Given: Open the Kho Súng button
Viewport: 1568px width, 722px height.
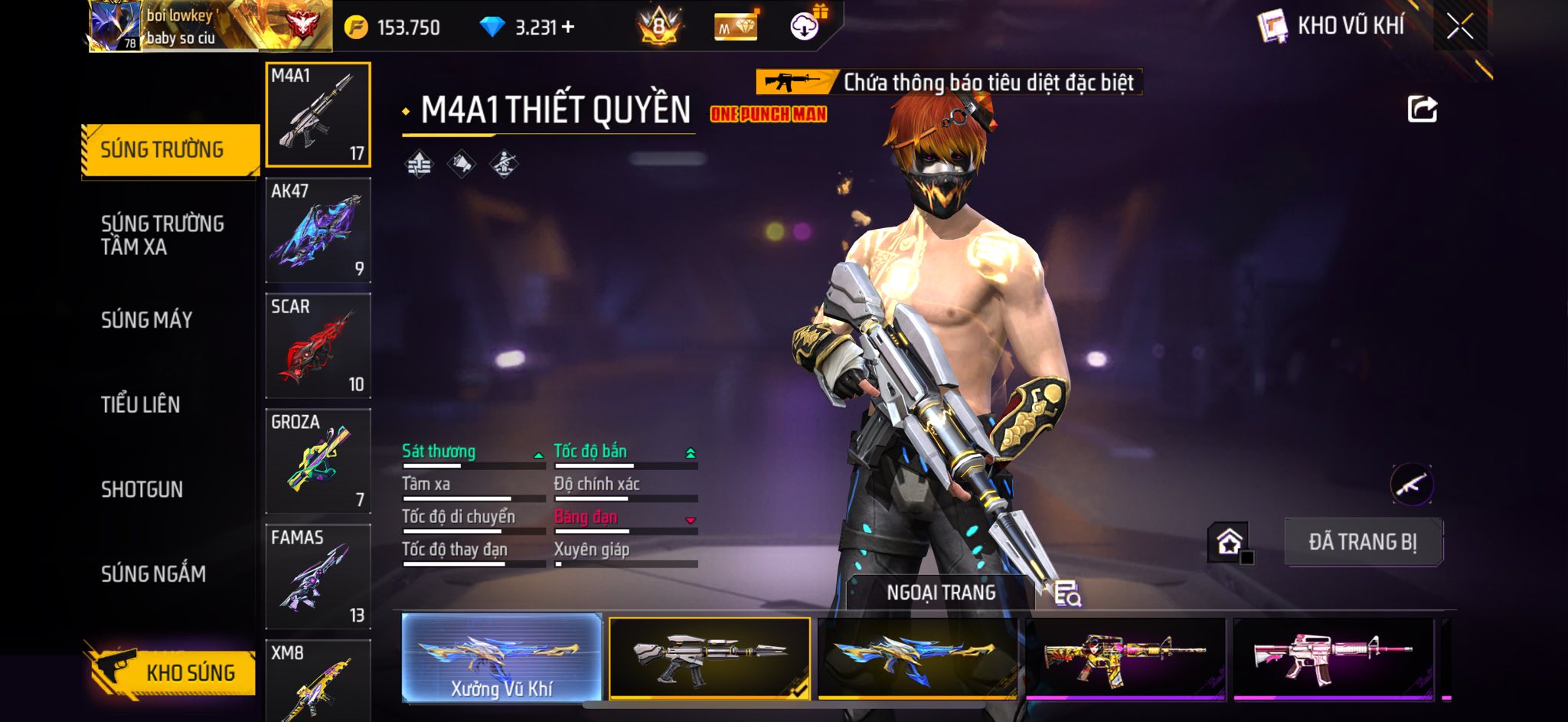Looking at the screenshot, I should click(x=170, y=672).
